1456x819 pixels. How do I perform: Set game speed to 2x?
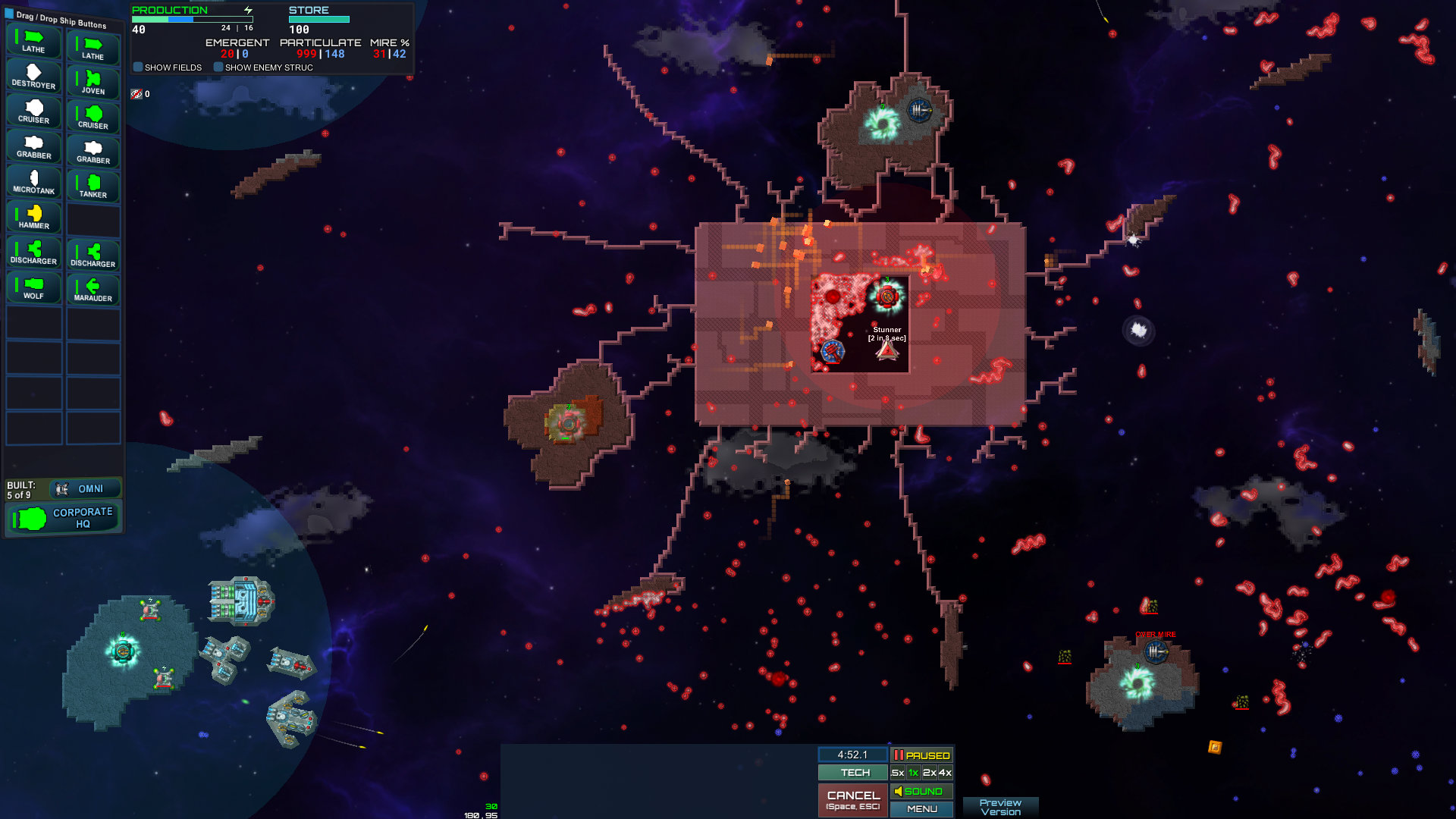click(930, 773)
